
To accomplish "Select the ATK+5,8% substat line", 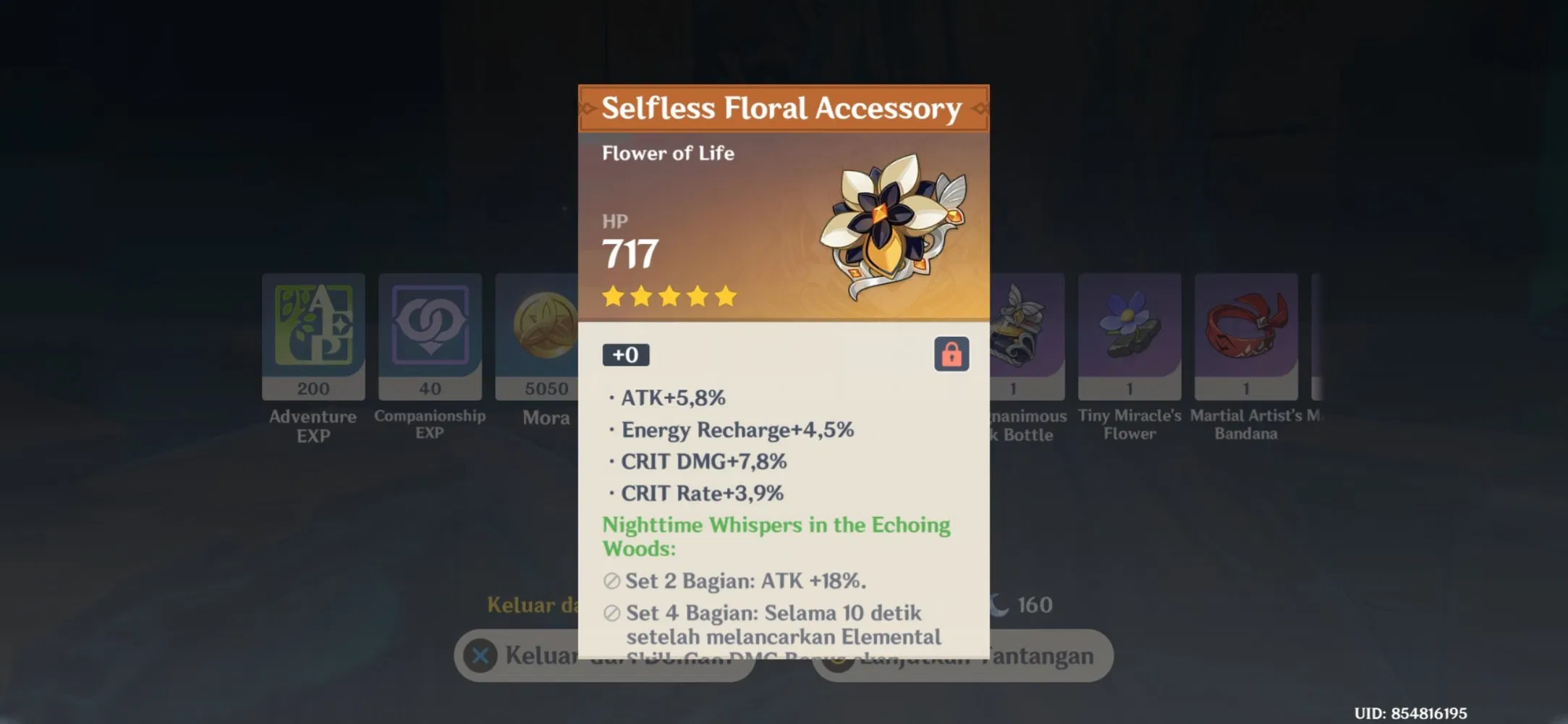I will pyautogui.click(x=671, y=397).
